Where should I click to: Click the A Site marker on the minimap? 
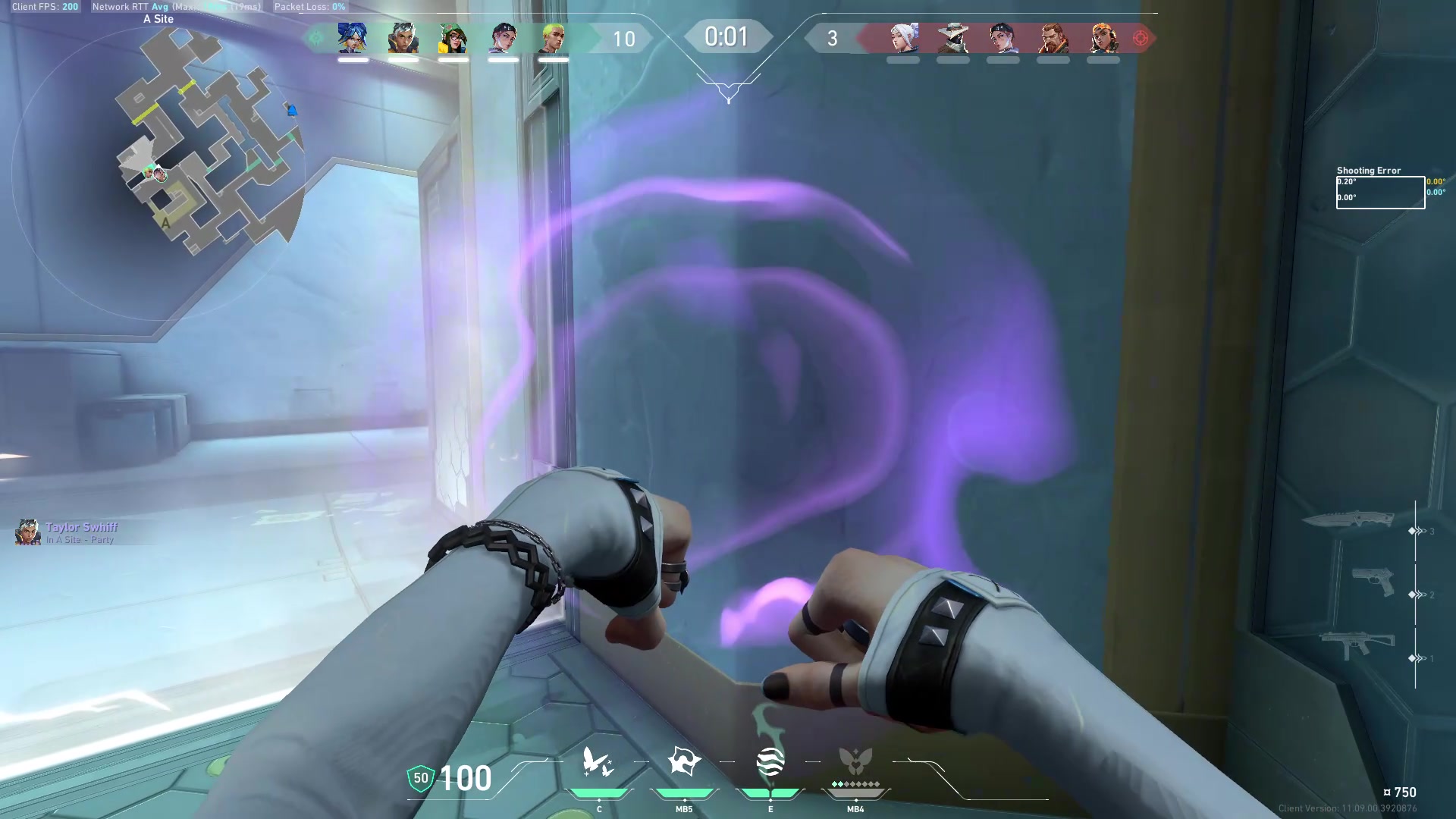tap(165, 222)
